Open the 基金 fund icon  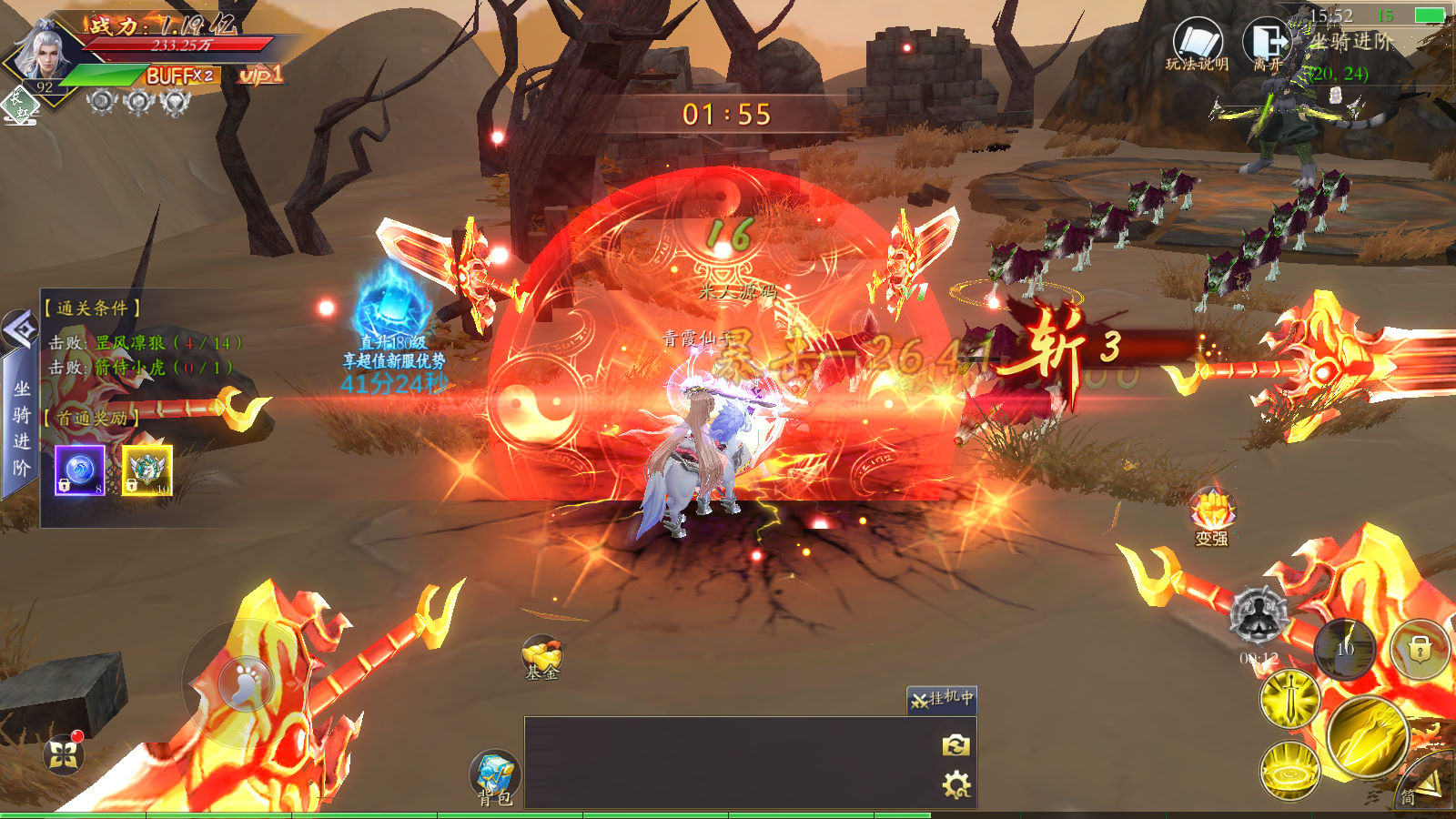[541, 657]
